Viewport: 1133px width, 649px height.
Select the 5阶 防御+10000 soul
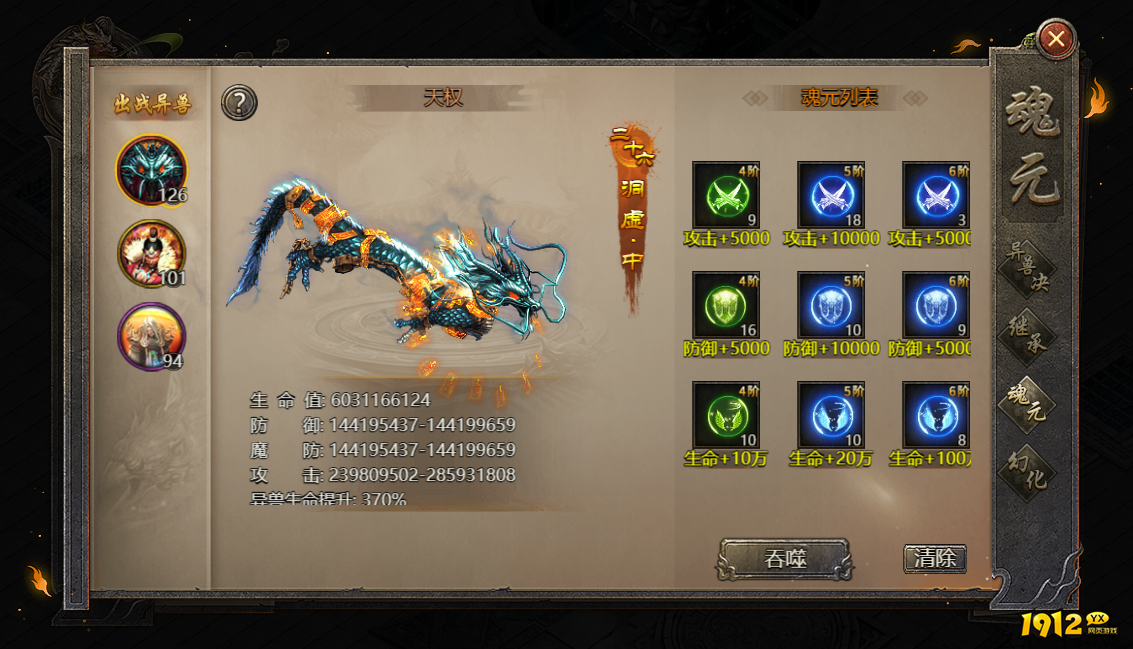coord(831,305)
